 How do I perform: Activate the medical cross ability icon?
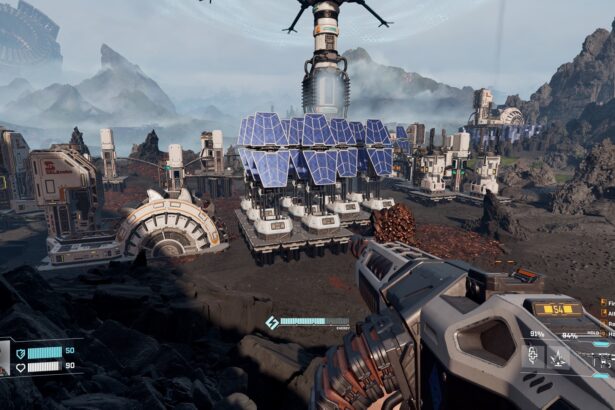[534, 355]
